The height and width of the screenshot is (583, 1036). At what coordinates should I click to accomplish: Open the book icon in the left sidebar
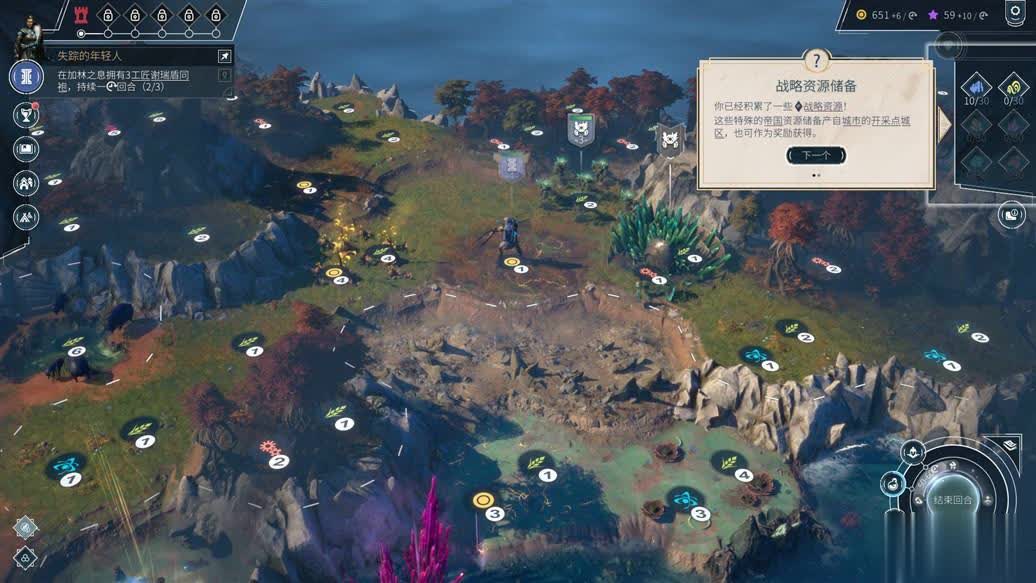(26, 149)
